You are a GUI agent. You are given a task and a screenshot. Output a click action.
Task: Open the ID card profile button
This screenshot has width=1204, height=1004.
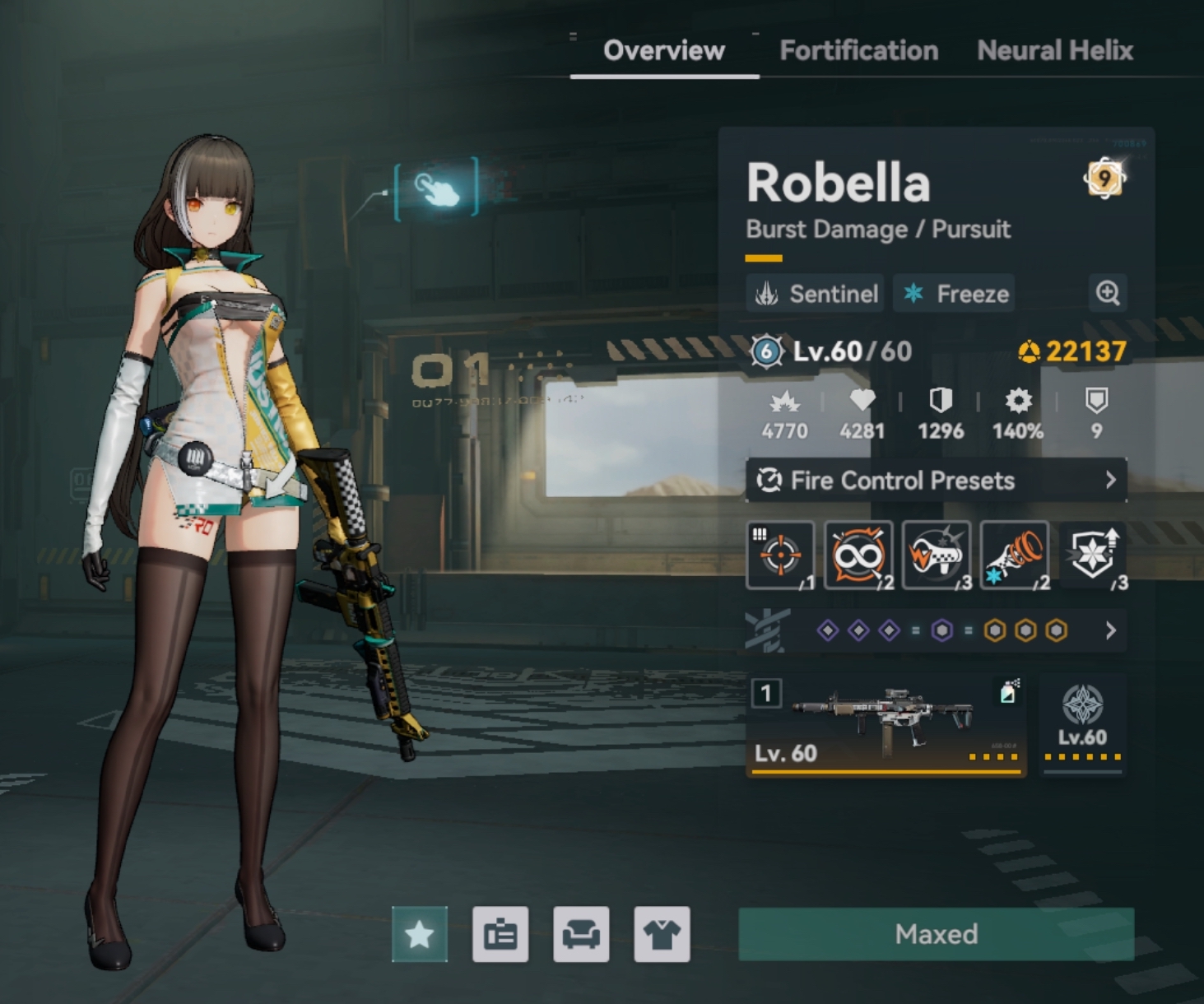point(500,934)
